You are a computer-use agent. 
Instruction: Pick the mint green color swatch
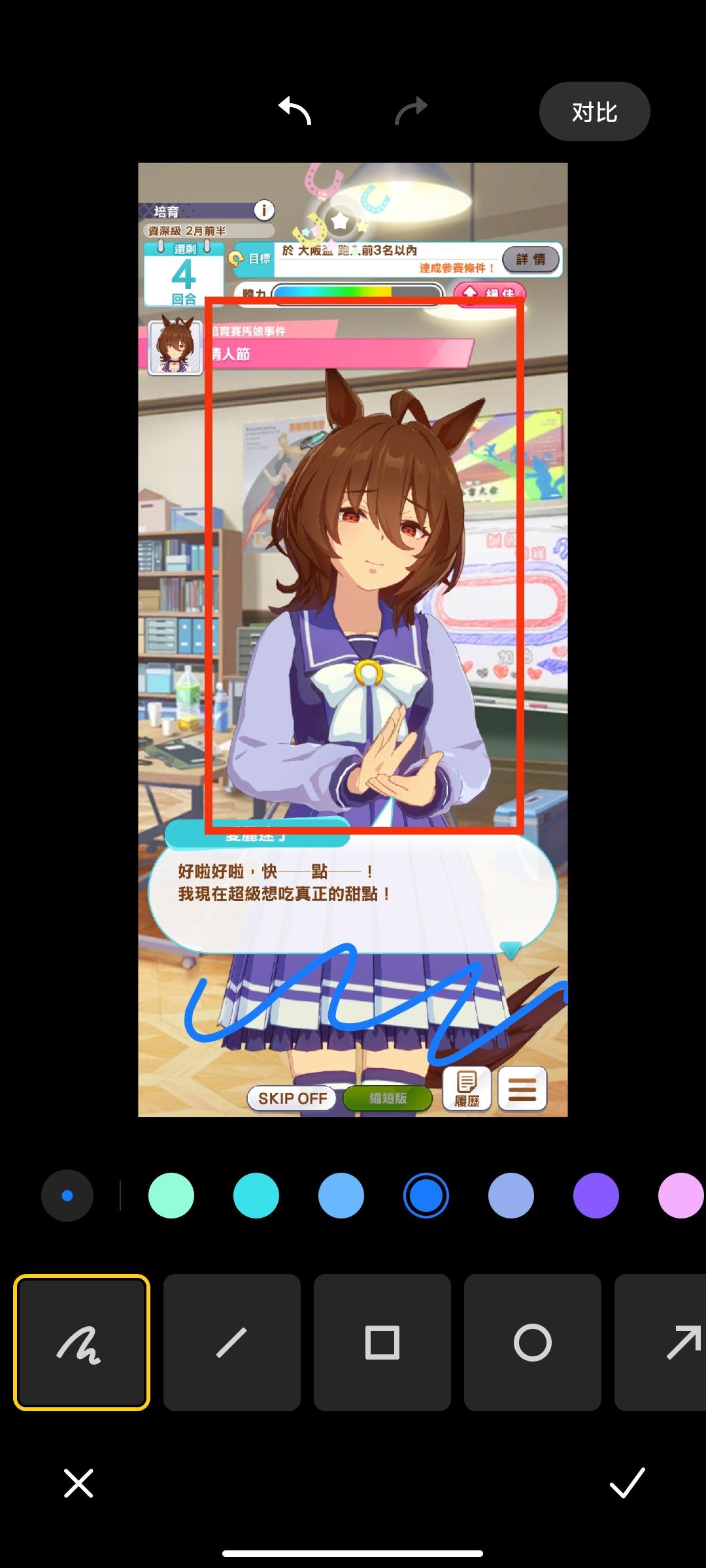171,1196
